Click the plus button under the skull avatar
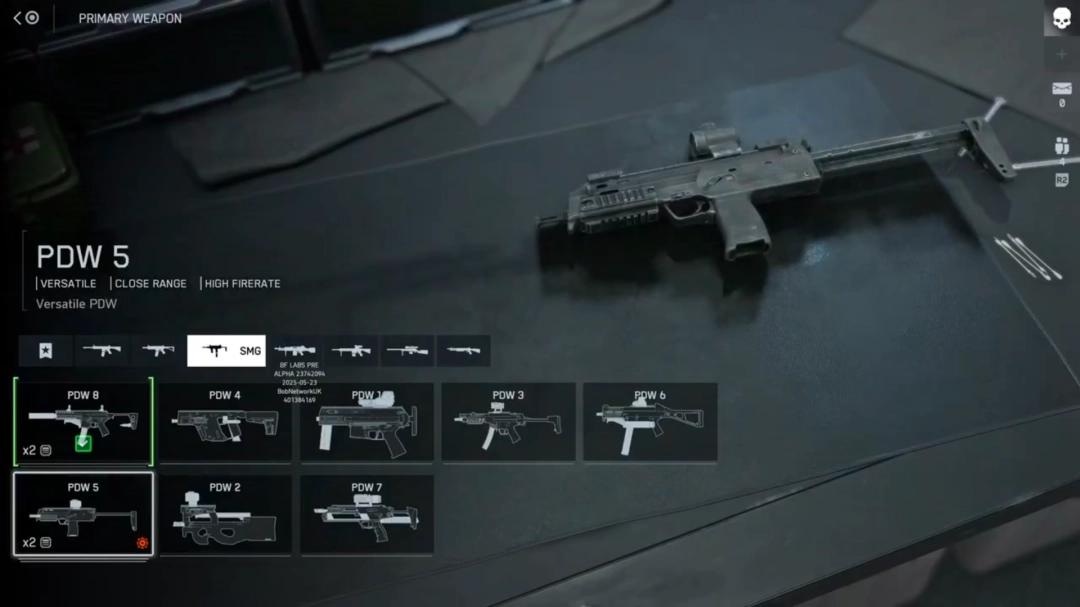The image size is (1080, 607). pyautogui.click(x=1061, y=54)
